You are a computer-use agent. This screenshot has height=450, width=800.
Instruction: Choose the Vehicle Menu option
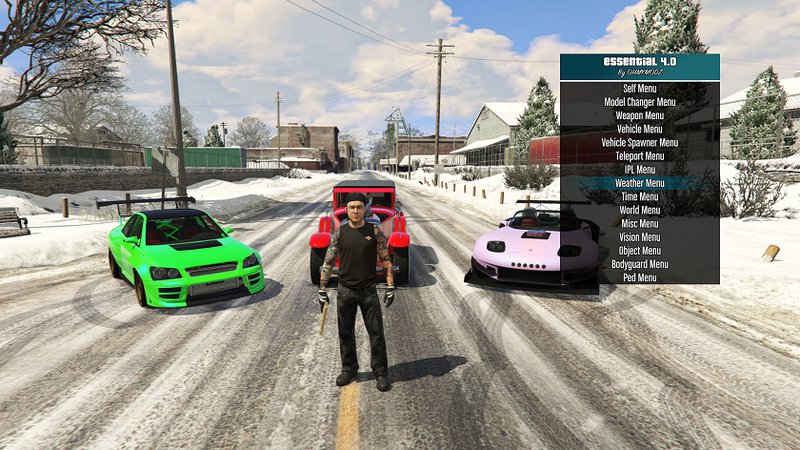pos(639,129)
